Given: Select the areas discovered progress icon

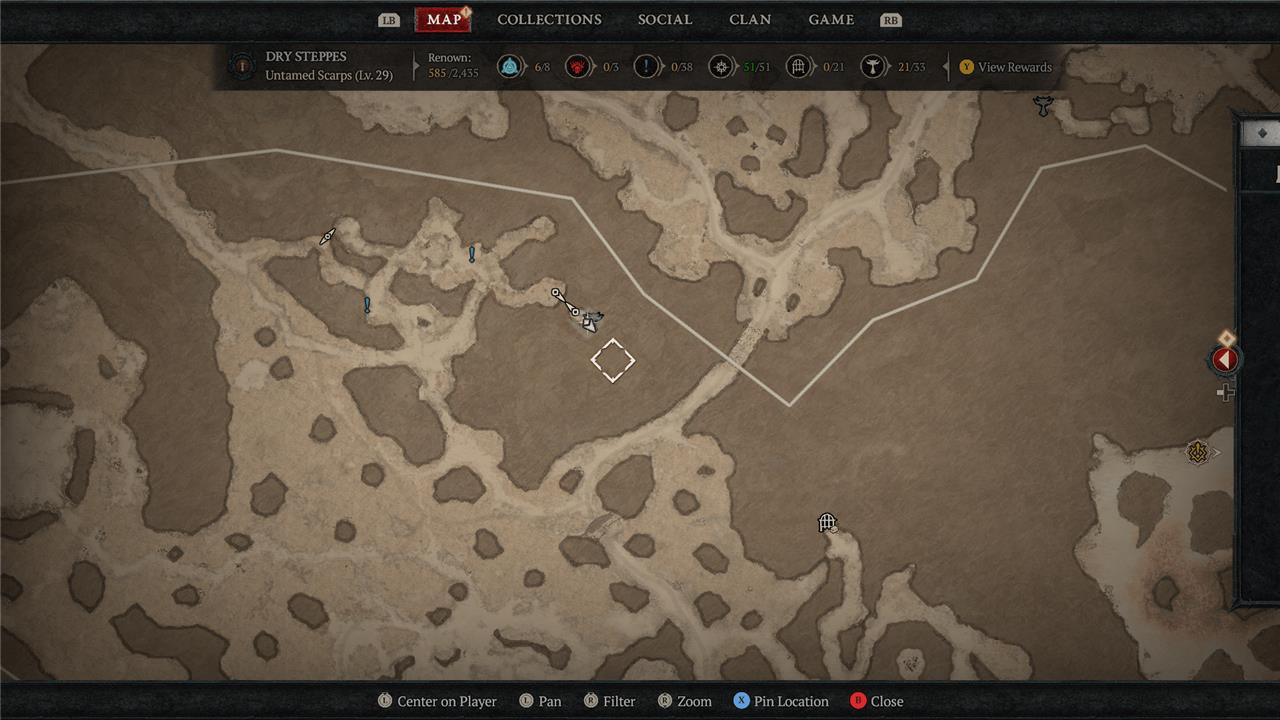Looking at the screenshot, I should pyautogui.click(x=720, y=67).
